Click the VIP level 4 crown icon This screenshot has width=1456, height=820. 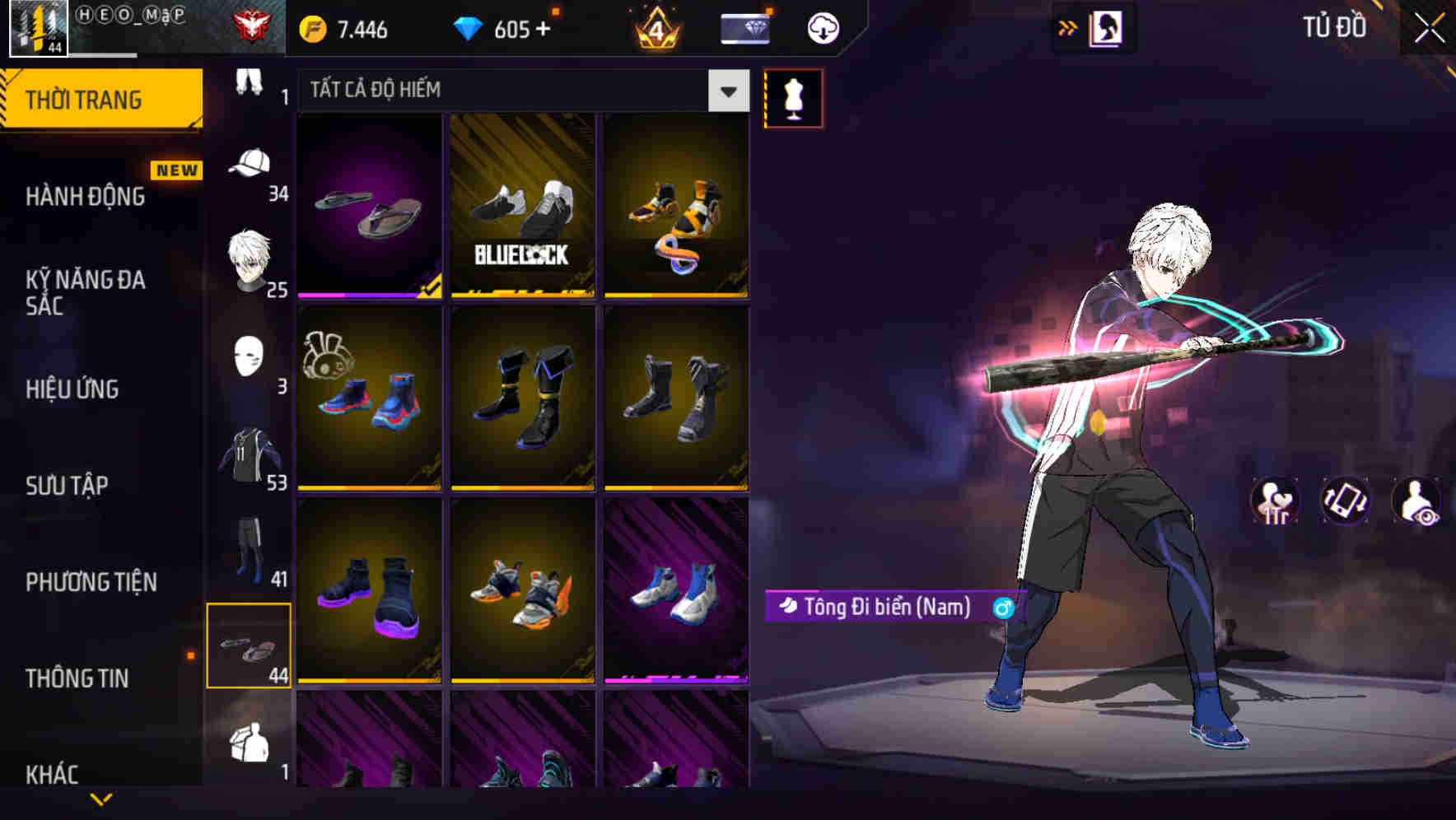(x=658, y=27)
